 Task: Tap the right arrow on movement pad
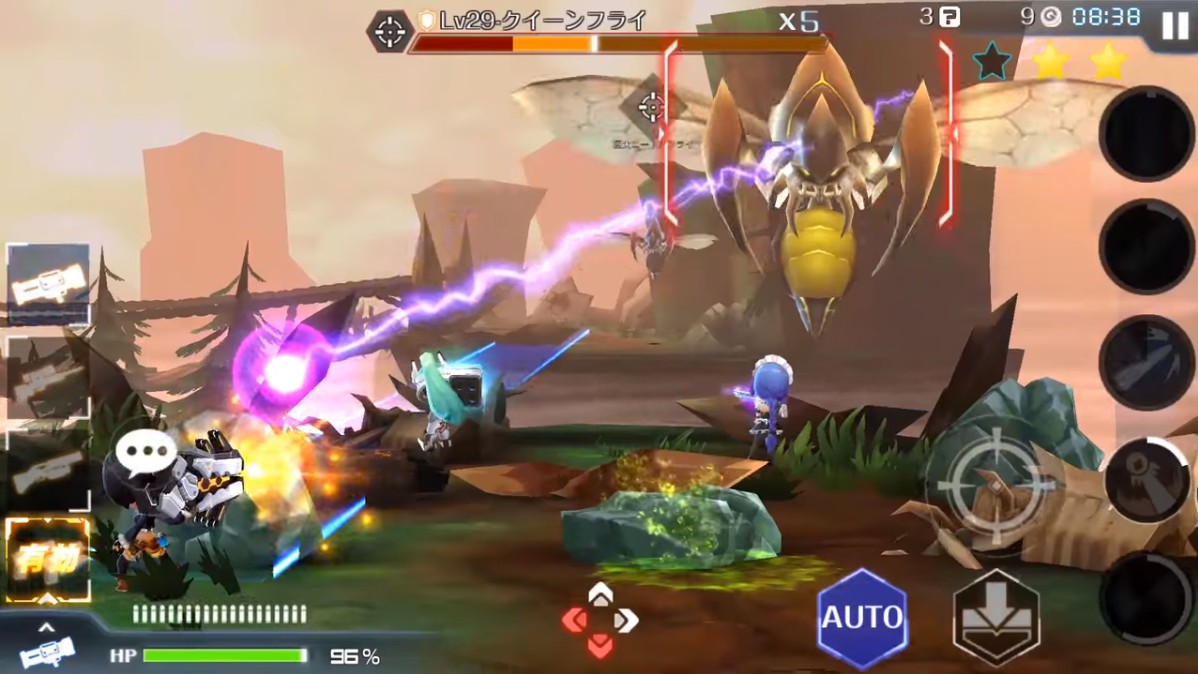coord(626,621)
